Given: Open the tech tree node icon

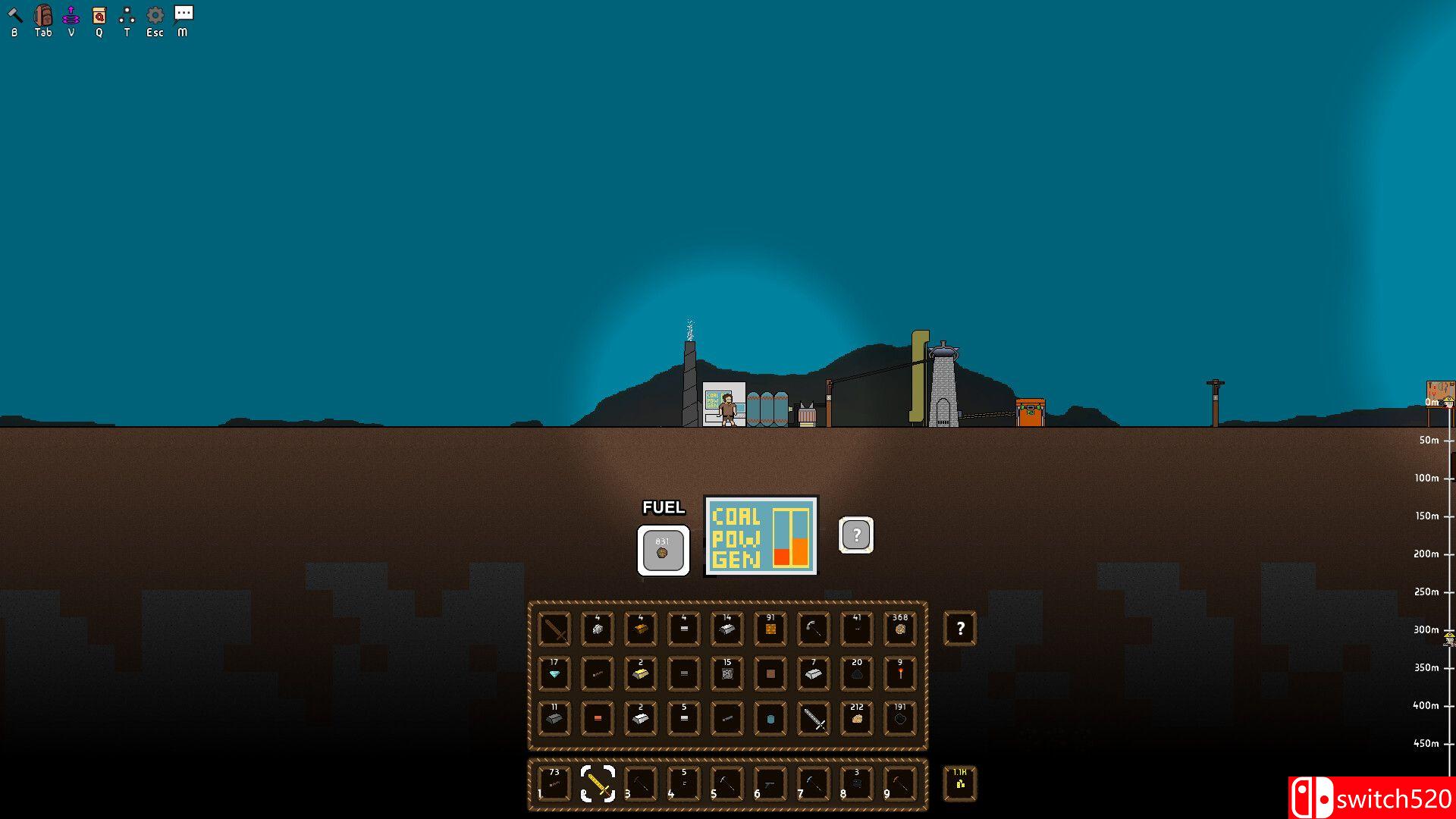Looking at the screenshot, I should click(126, 14).
